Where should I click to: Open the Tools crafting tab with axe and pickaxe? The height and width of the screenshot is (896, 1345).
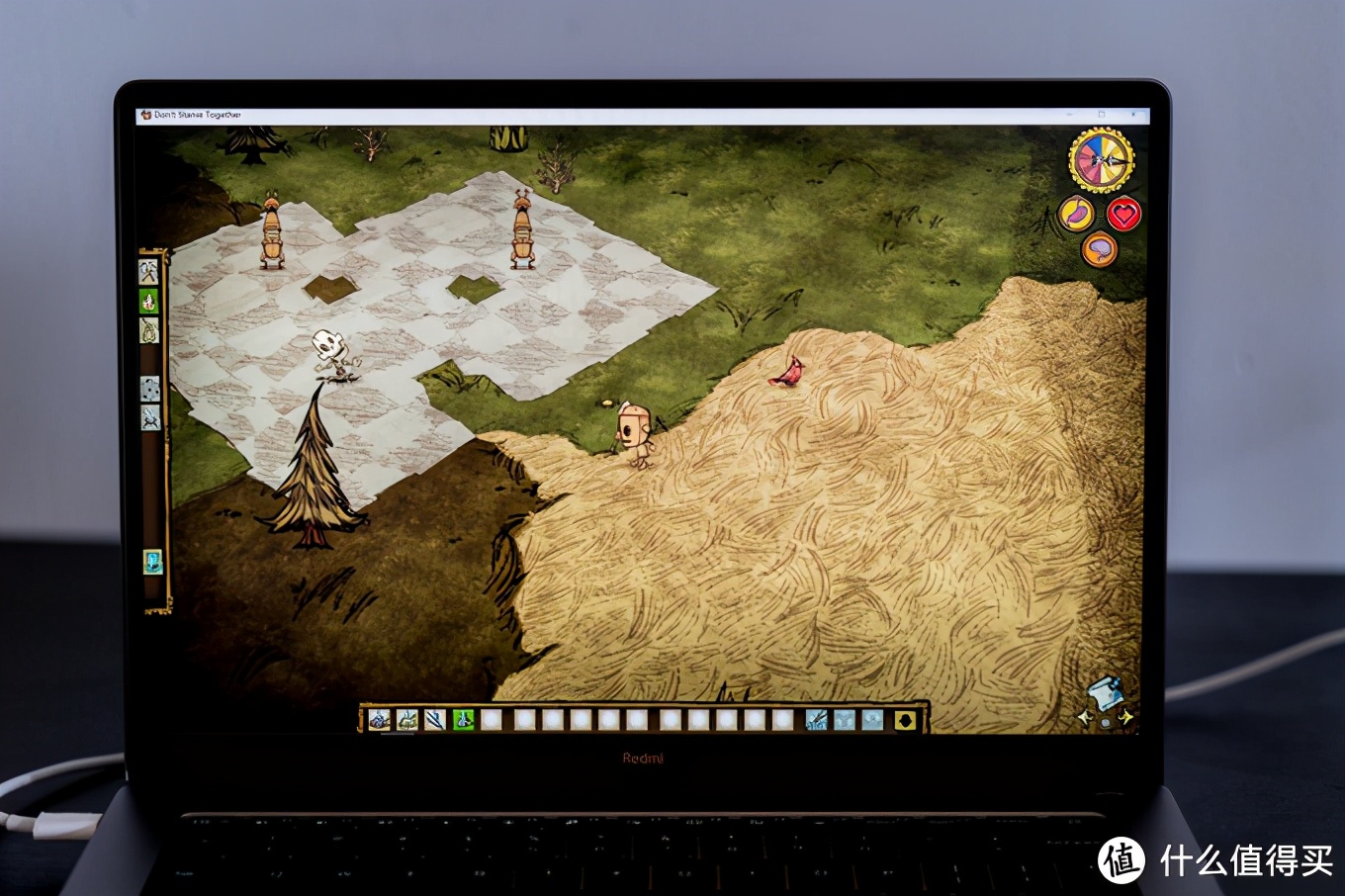tap(148, 271)
